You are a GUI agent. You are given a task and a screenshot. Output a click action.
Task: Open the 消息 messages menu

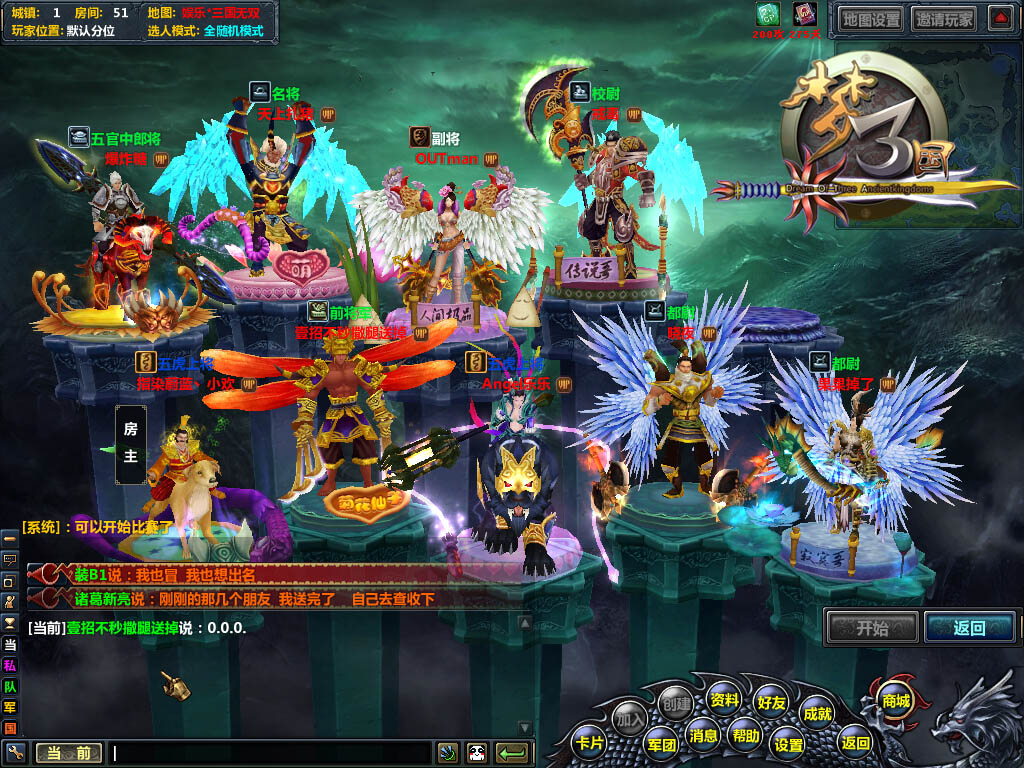[703, 736]
